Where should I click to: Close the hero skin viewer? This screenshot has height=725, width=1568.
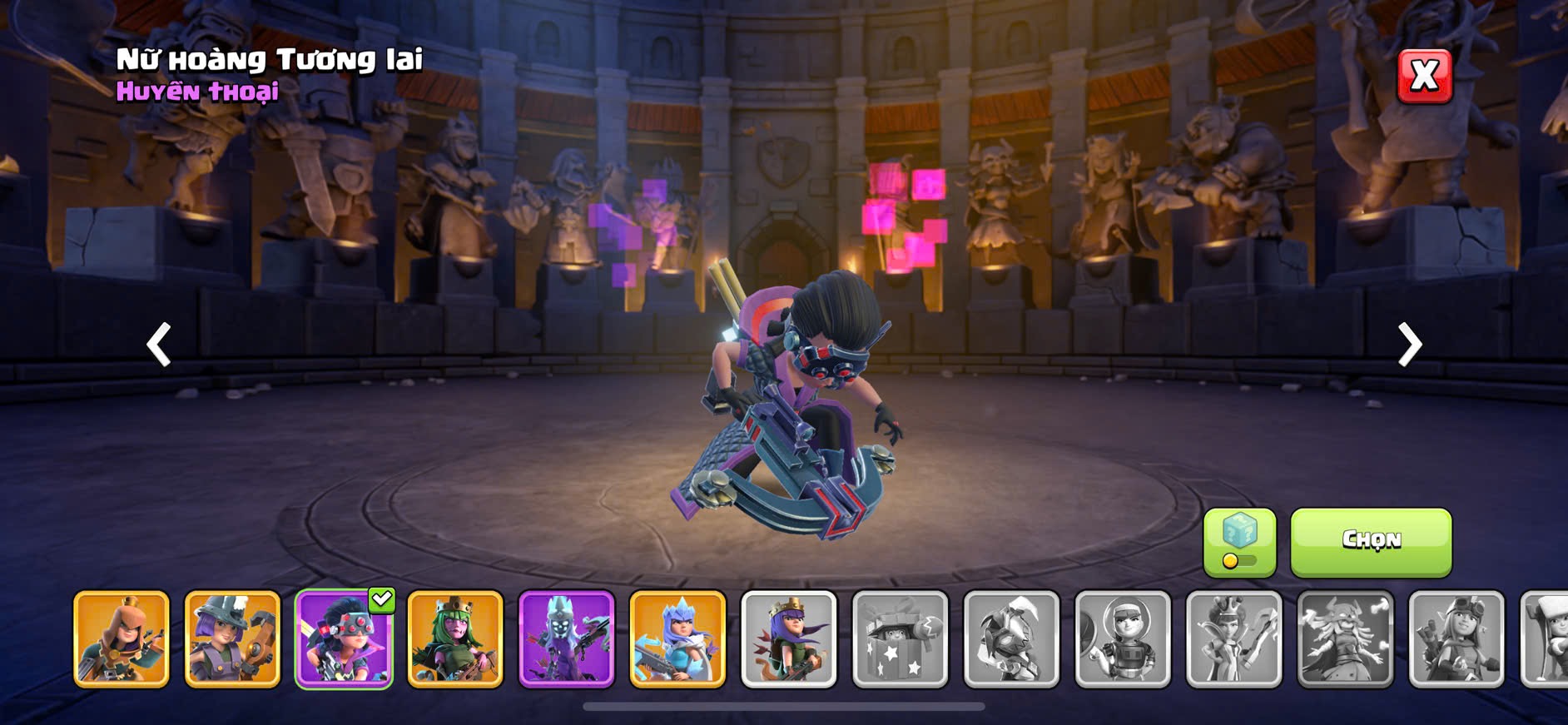click(x=1424, y=77)
